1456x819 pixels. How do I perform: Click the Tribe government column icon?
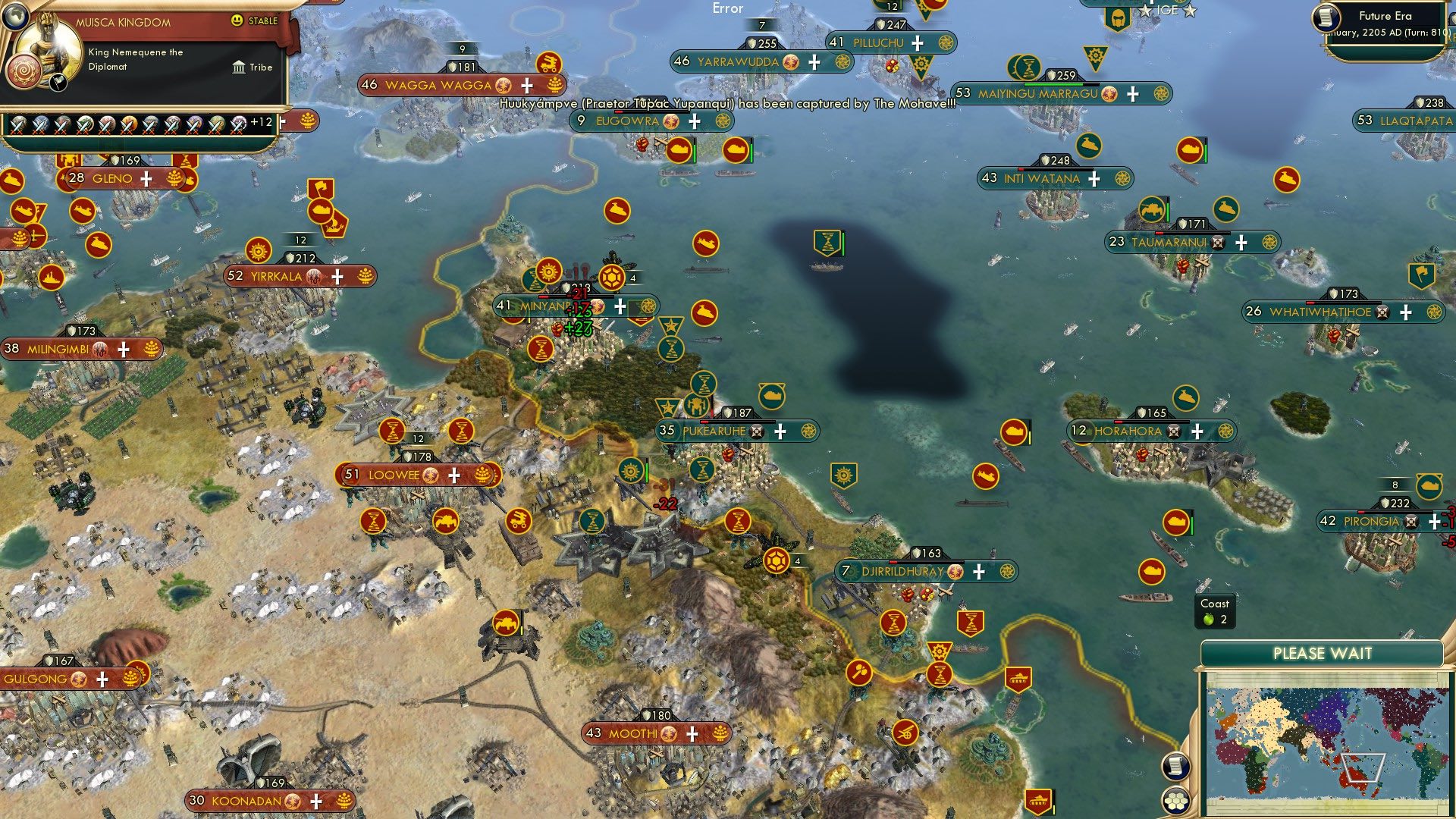[239, 67]
